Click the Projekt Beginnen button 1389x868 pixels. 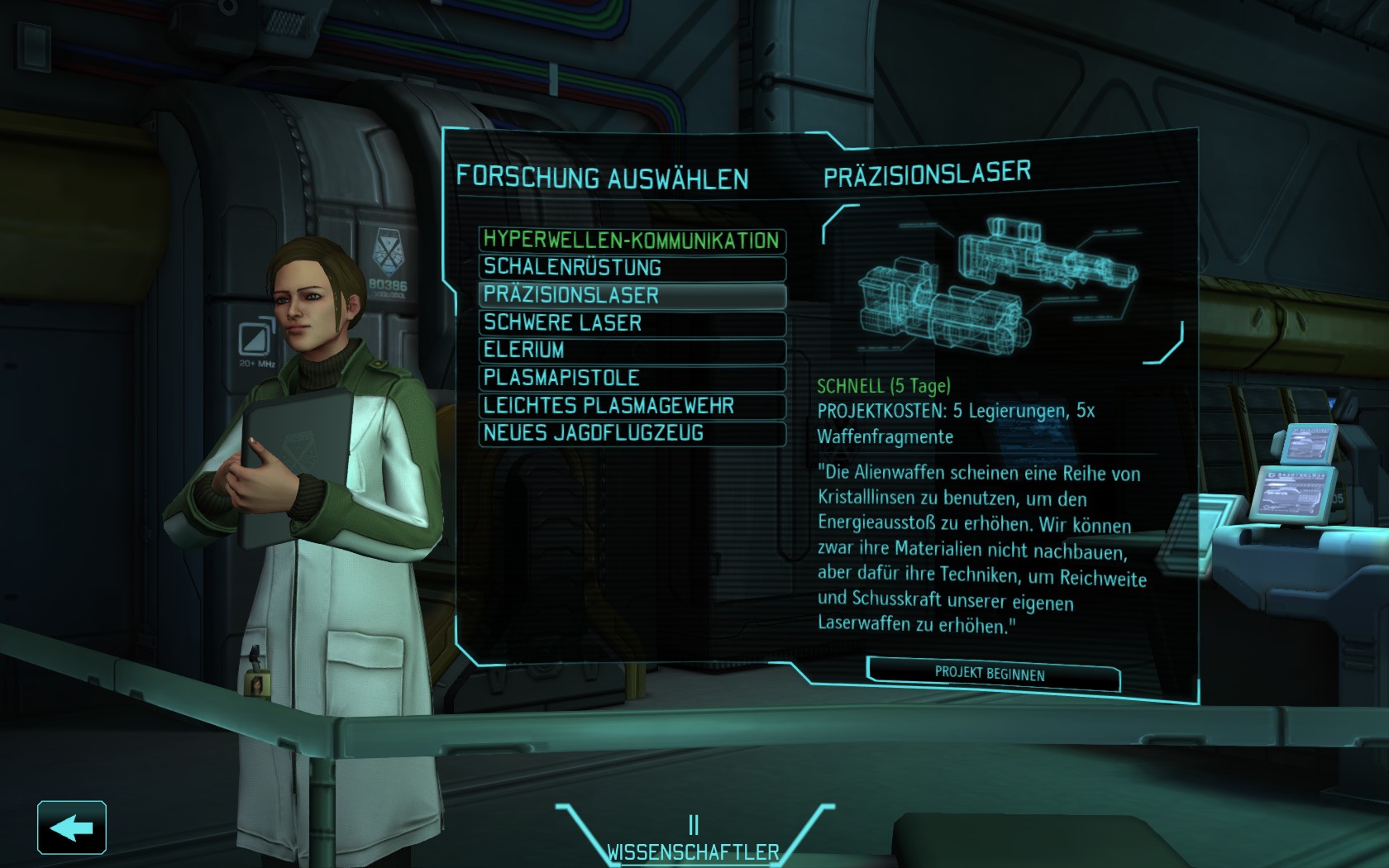point(992,674)
